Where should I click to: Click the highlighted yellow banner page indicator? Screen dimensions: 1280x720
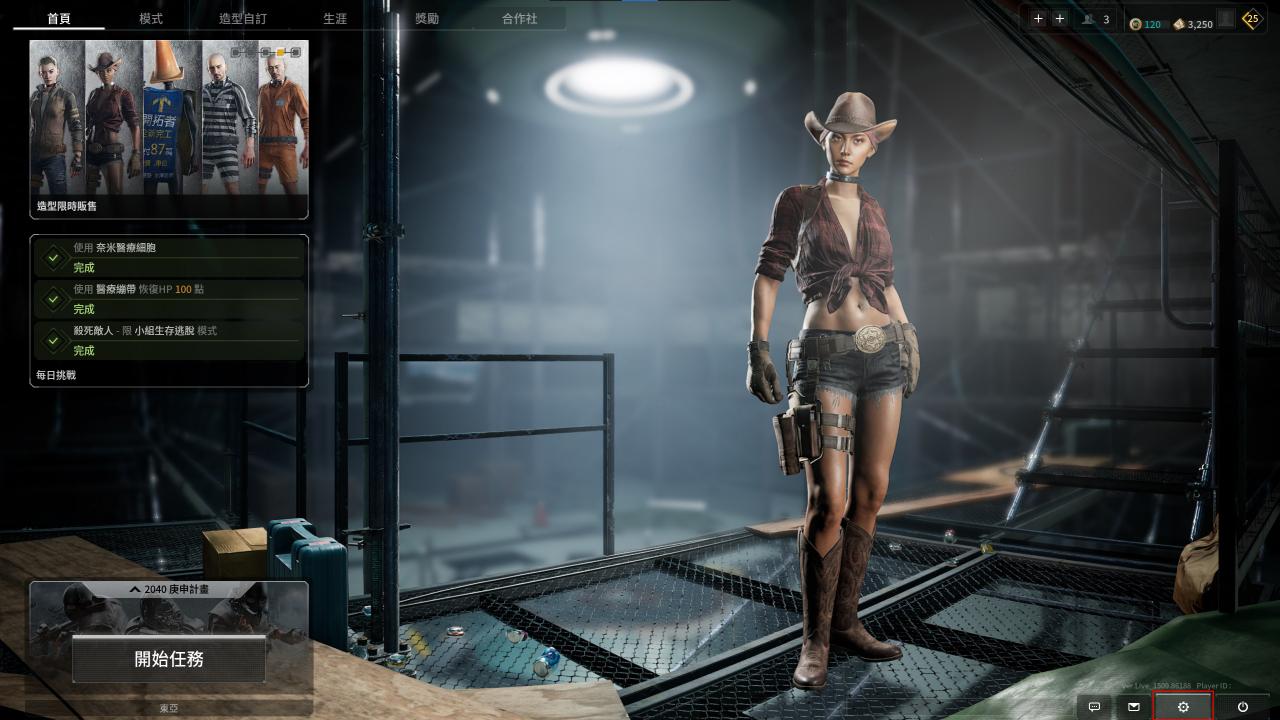(281, 51)
